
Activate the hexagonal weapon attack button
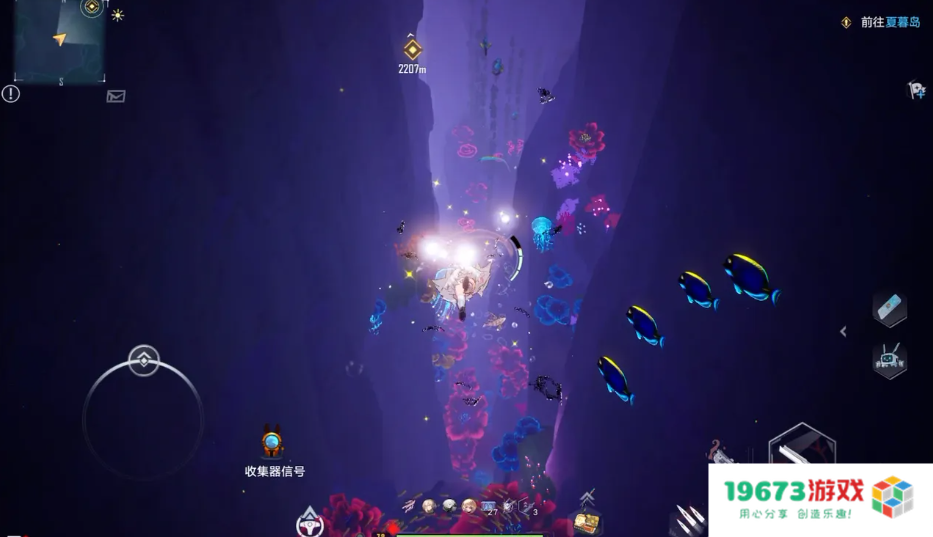click(x=801, y=446)
